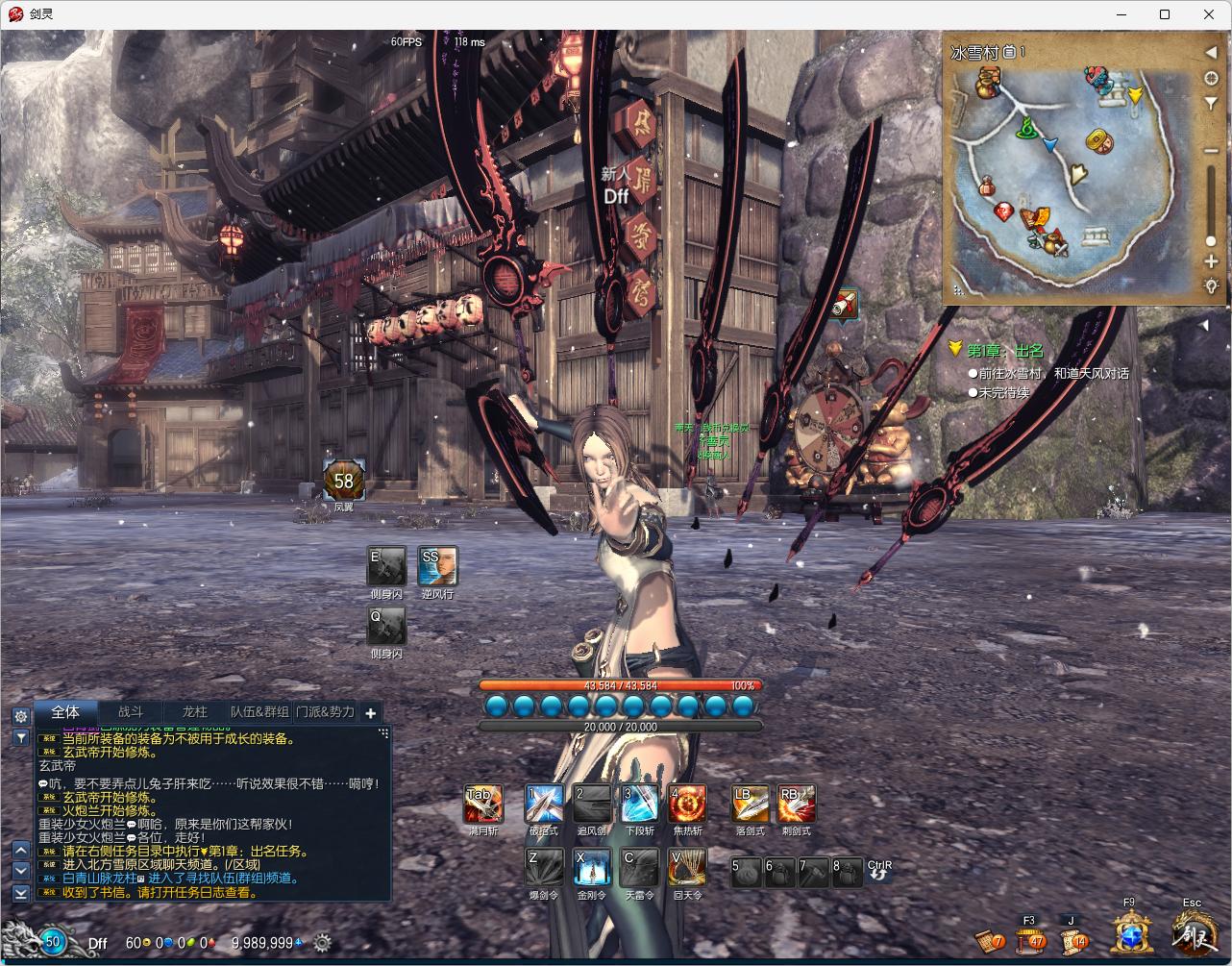Switch chat to the 战斗 tab

point(131,712)
